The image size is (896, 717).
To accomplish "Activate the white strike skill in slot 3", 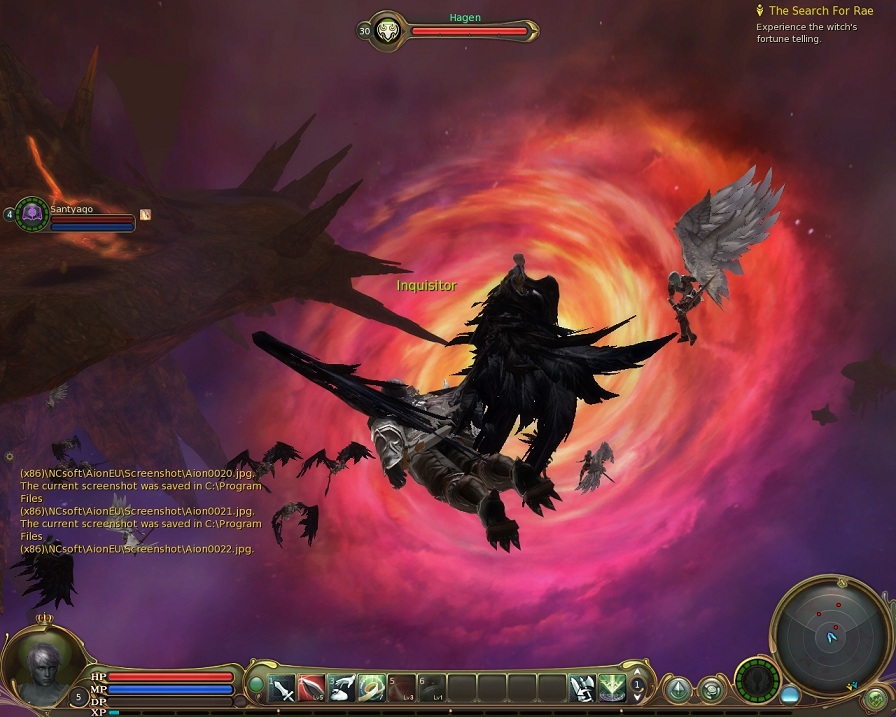I will [343, 688].
